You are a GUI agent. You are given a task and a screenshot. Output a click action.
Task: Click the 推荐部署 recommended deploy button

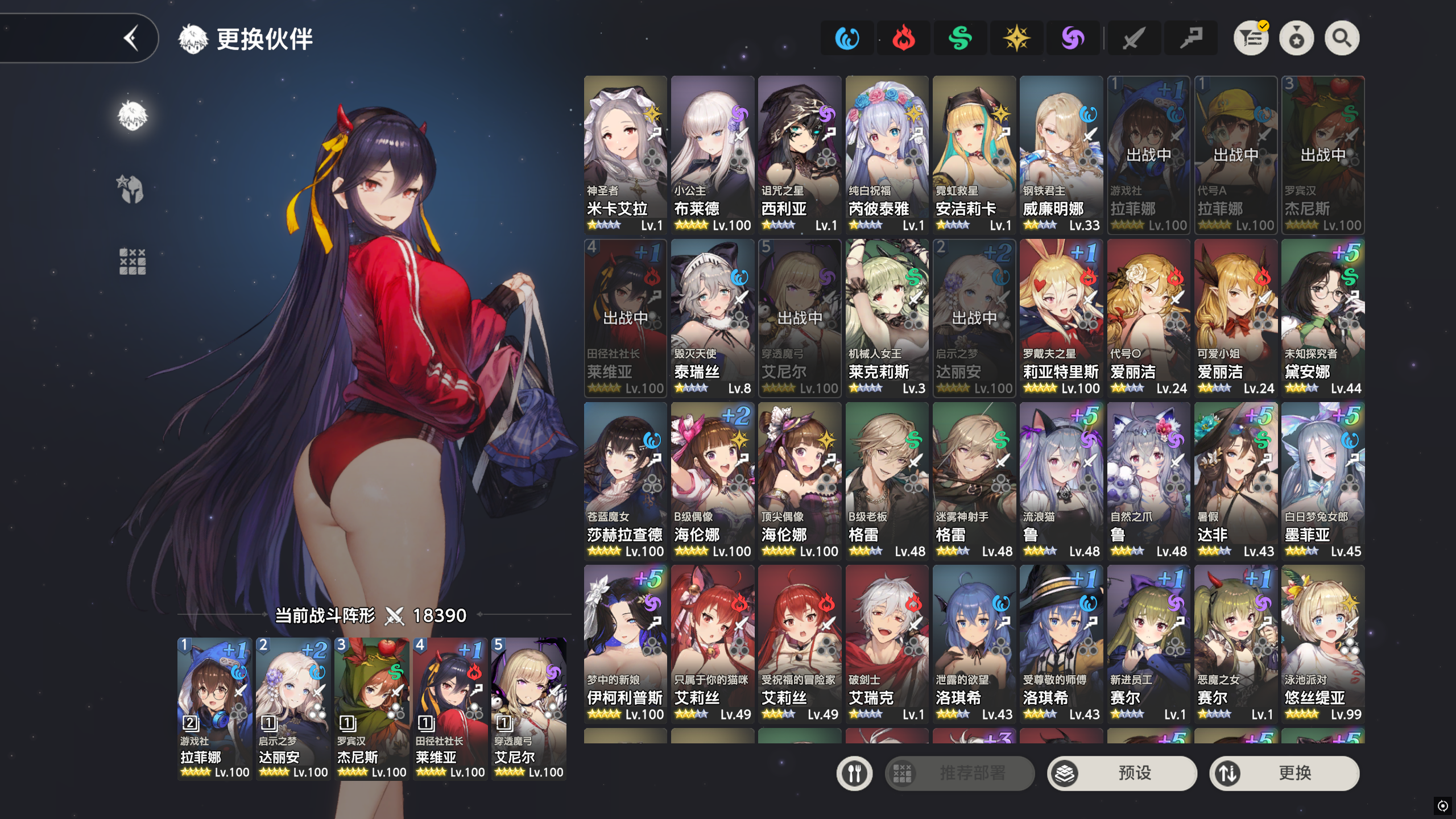(959, 773)
